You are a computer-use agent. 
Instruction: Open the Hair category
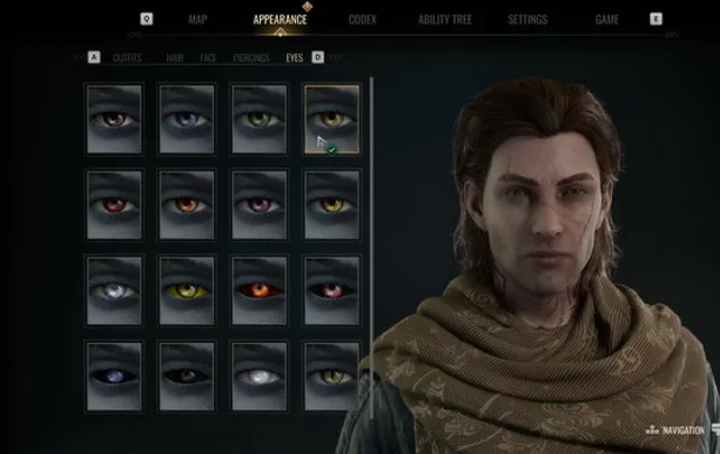(175, 58)
